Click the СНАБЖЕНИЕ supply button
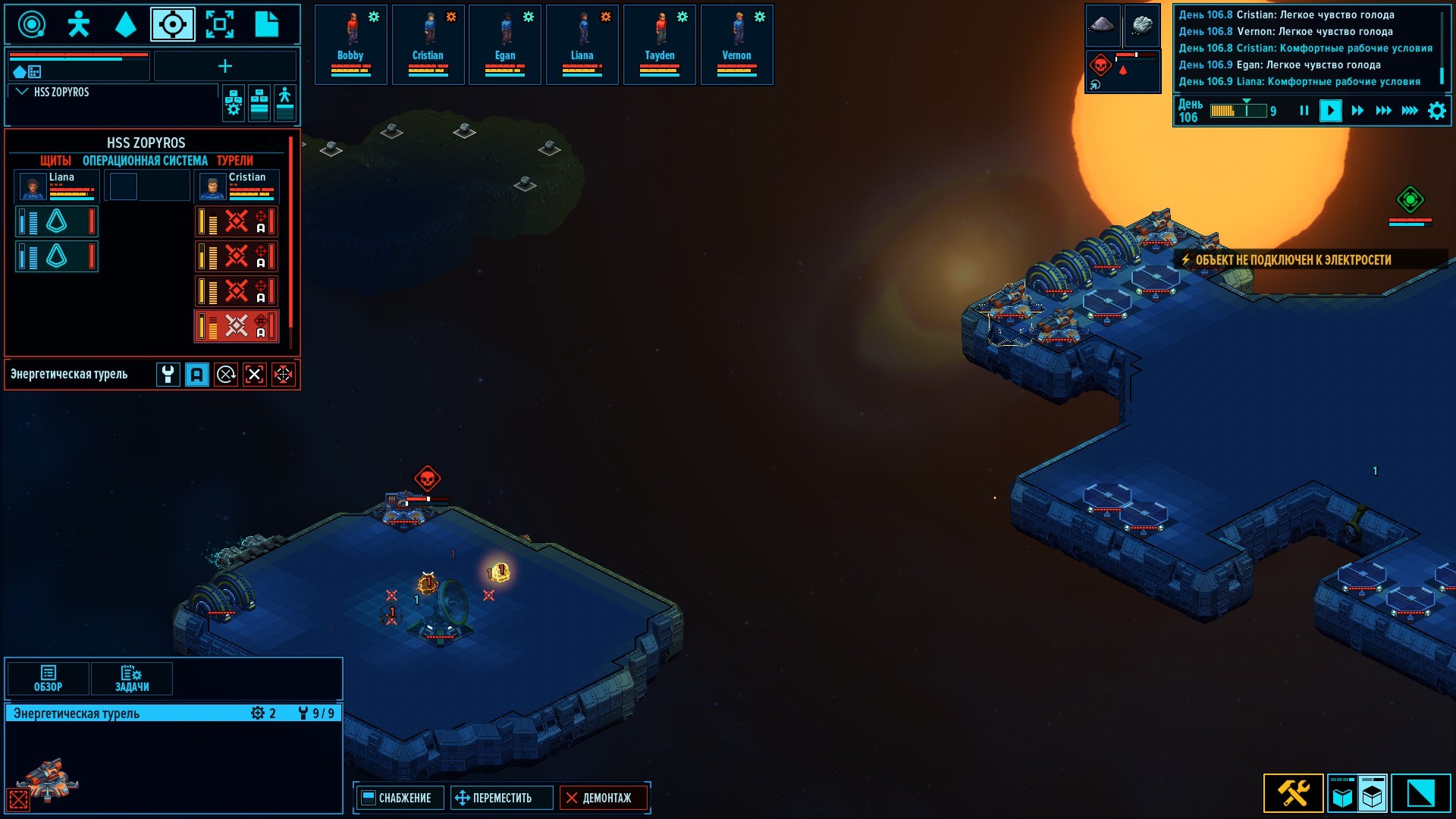 (x=397, y=798)
